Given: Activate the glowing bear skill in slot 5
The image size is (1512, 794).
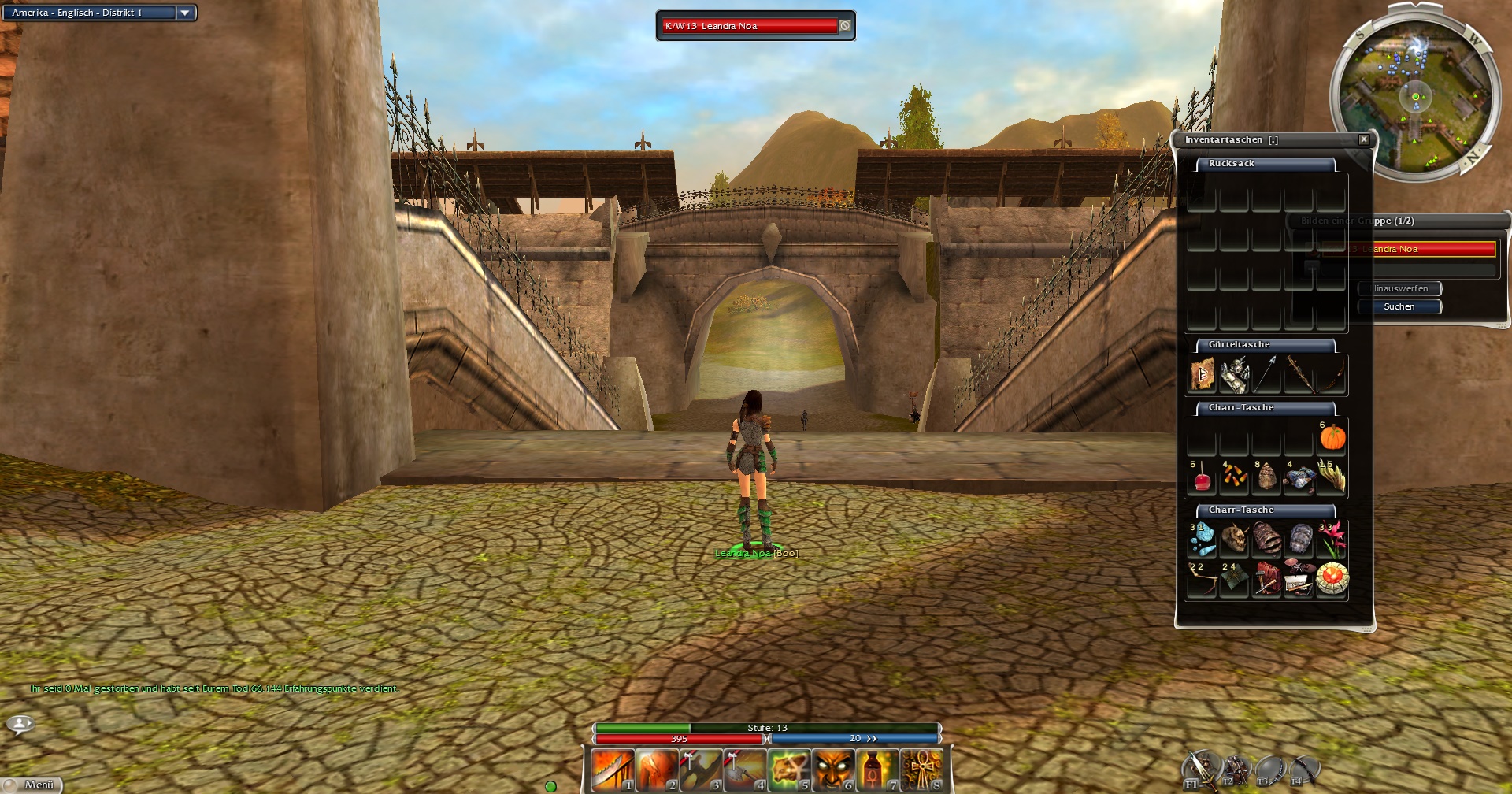Looking at the screenshot, I should click(x=789, y=770).
